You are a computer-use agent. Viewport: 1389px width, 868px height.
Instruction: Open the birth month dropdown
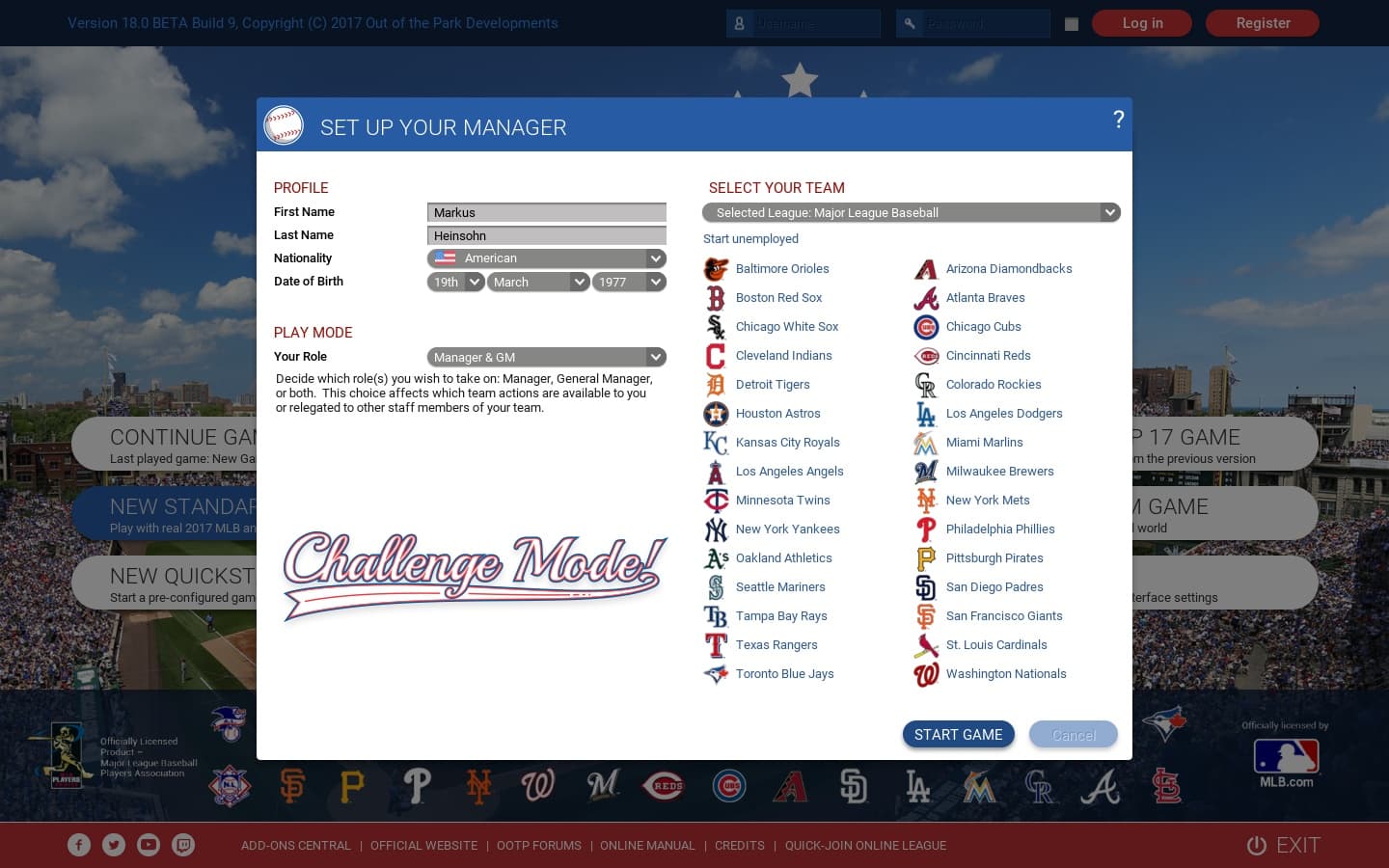tap(538, 282)
